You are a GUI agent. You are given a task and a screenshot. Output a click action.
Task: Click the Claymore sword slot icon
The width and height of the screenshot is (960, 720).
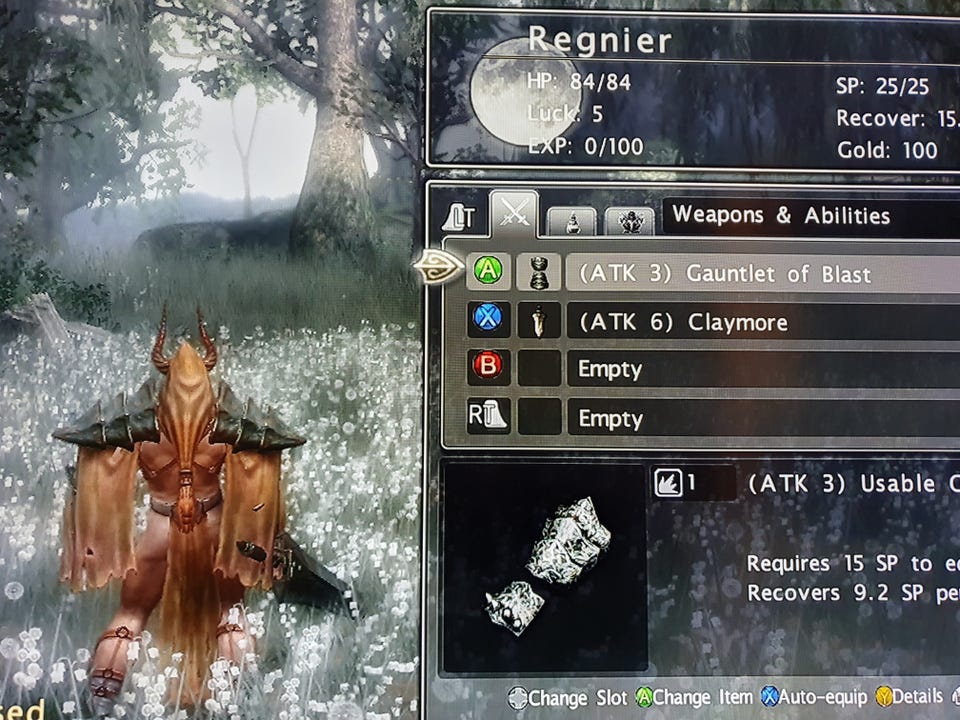(x=540, y=321)
